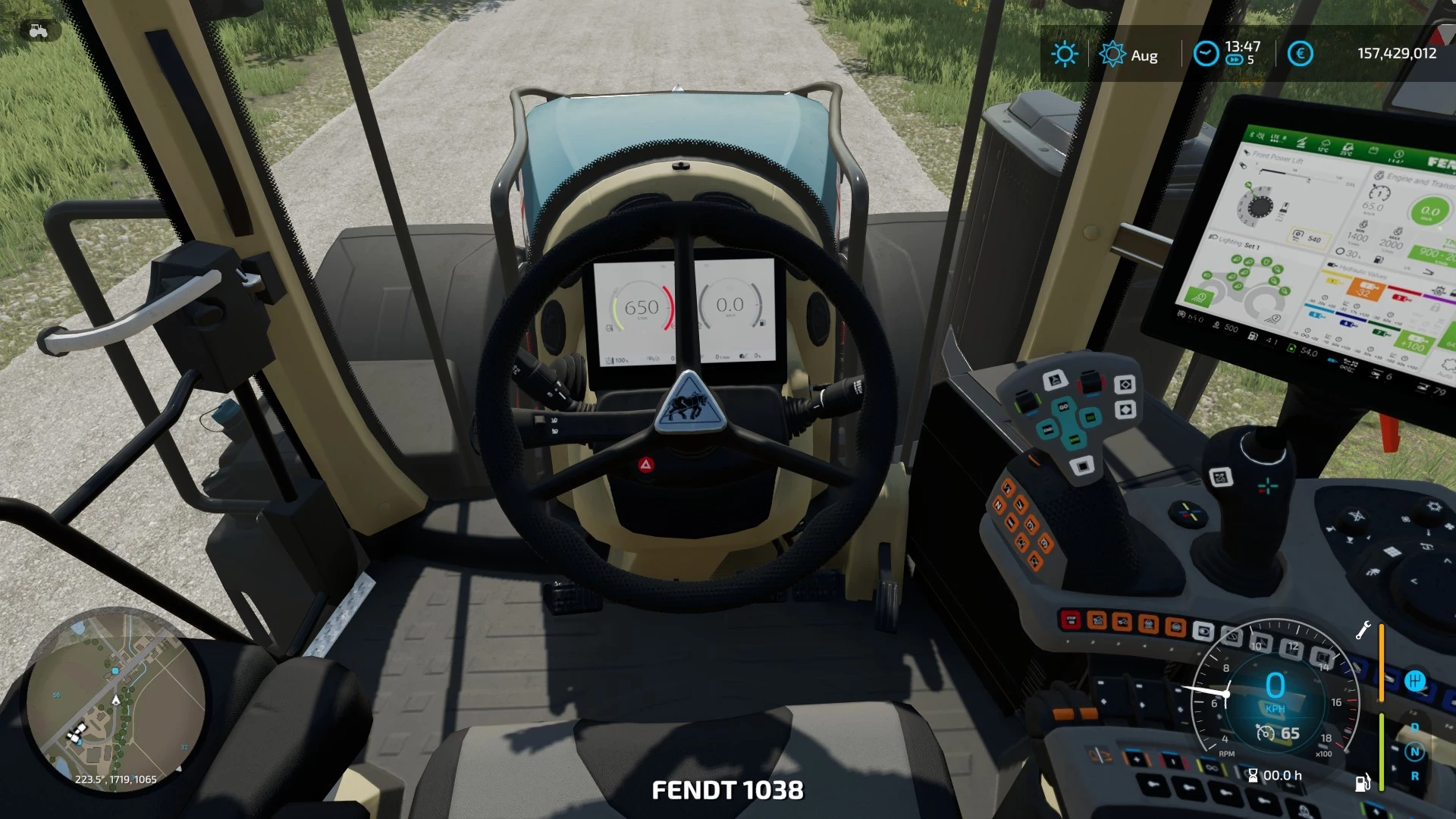This screenshot has height=819, width=1456.
Task: Open the calendar item on the terminal top bar
Action: click(x=1373, y=150)
